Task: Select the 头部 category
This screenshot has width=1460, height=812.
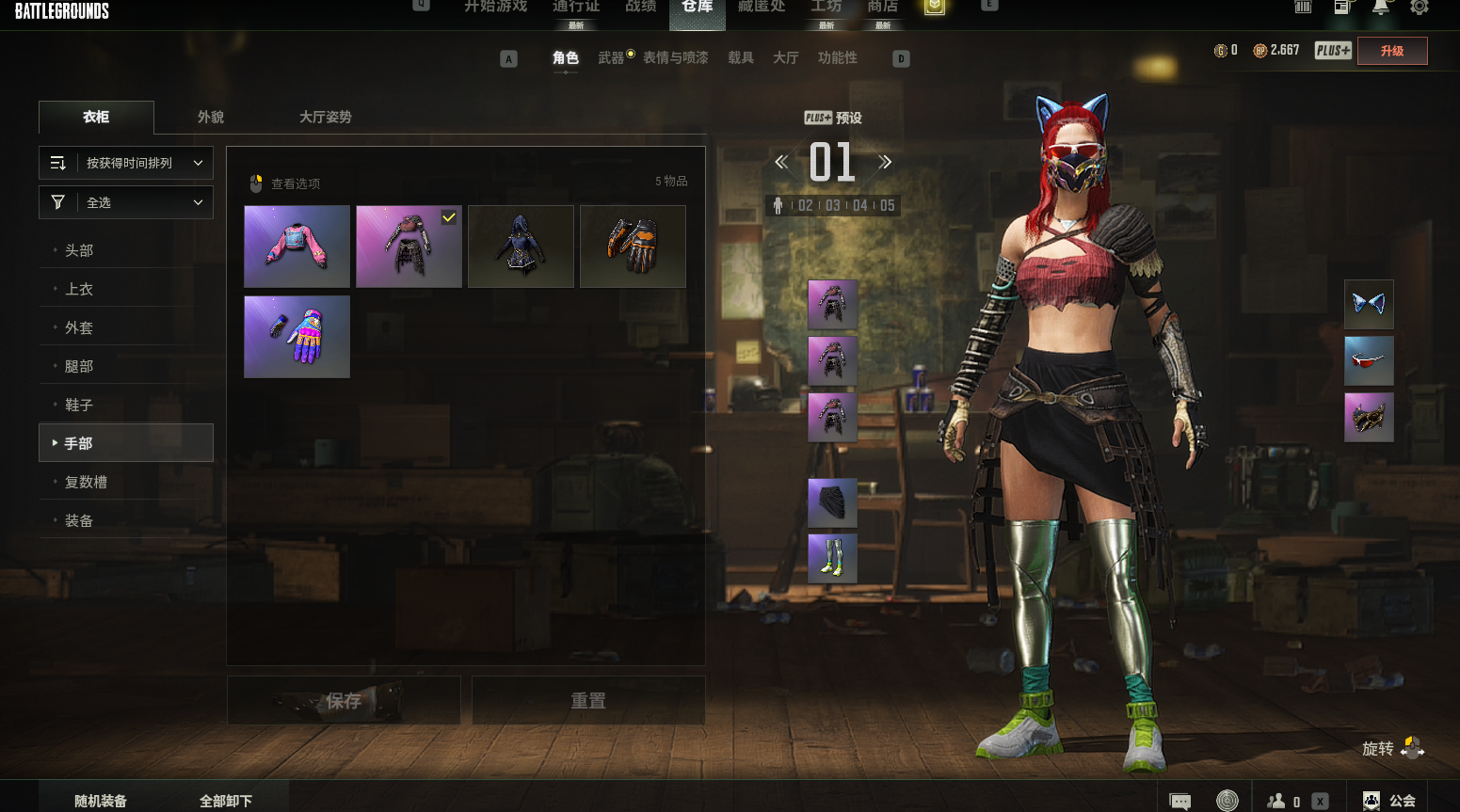Action: [79, 250]
